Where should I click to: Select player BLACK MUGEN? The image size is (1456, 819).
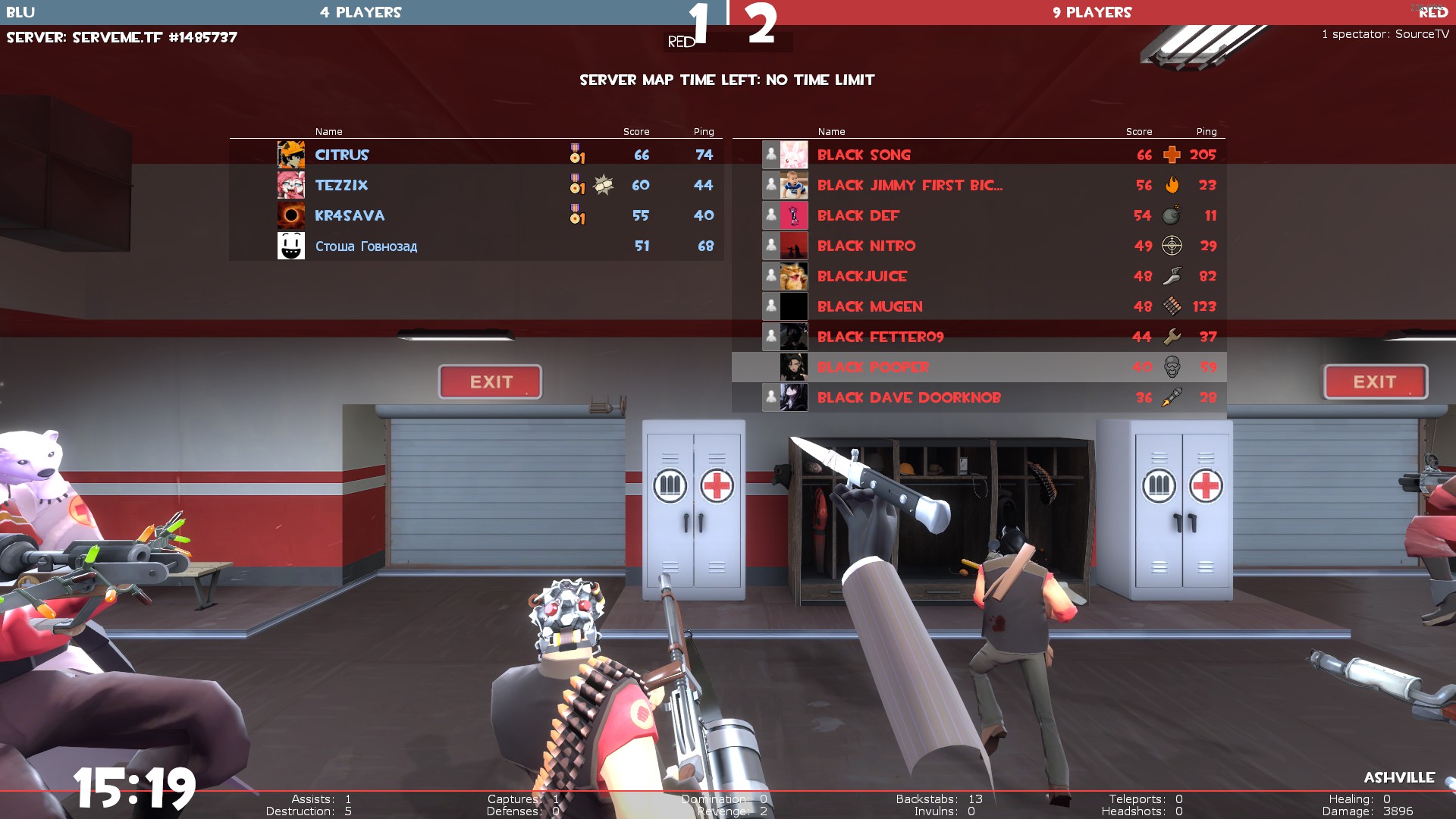point(870,306)
